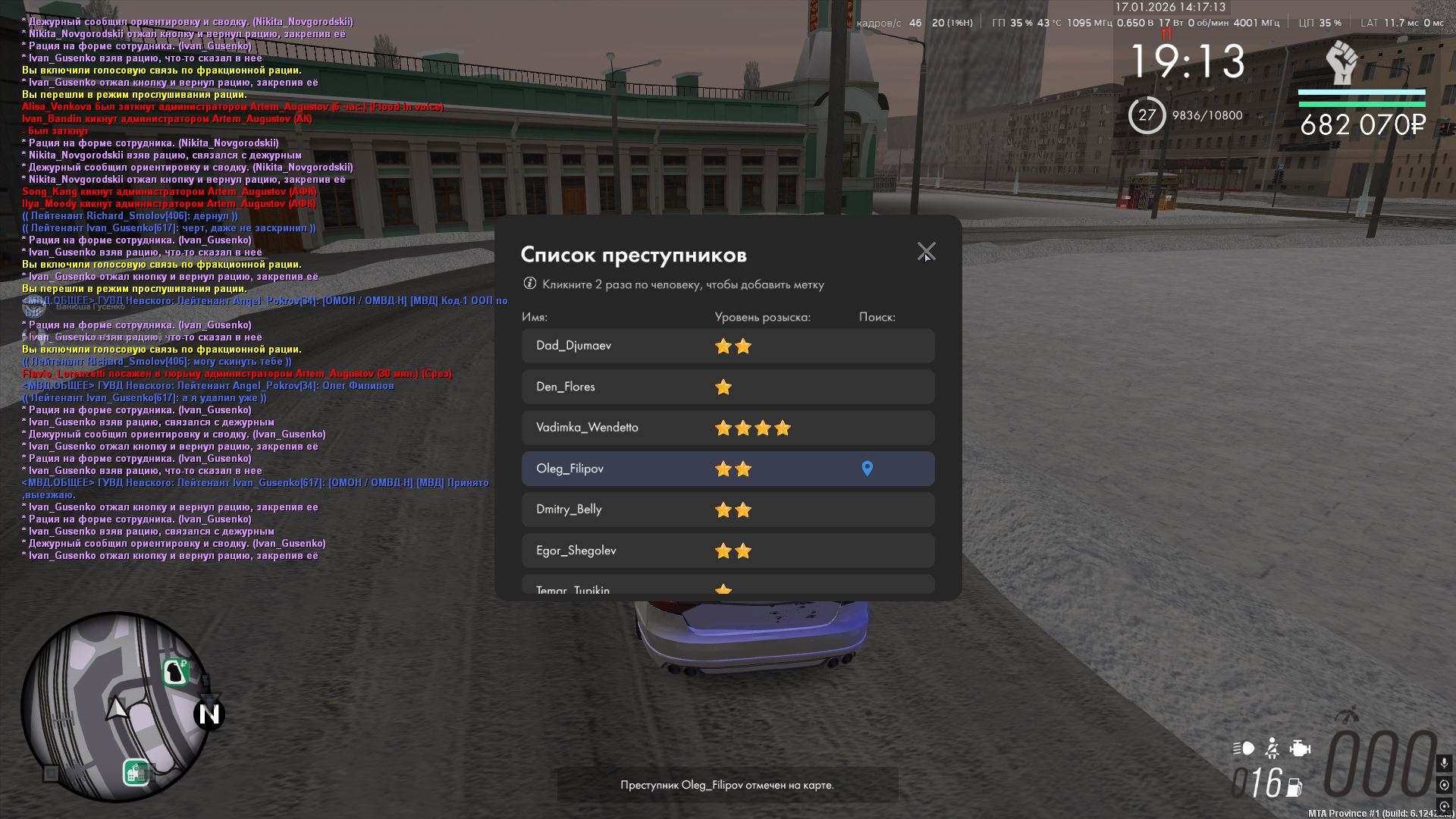
Task: Close the criminals list window
Action: (926, 251)
